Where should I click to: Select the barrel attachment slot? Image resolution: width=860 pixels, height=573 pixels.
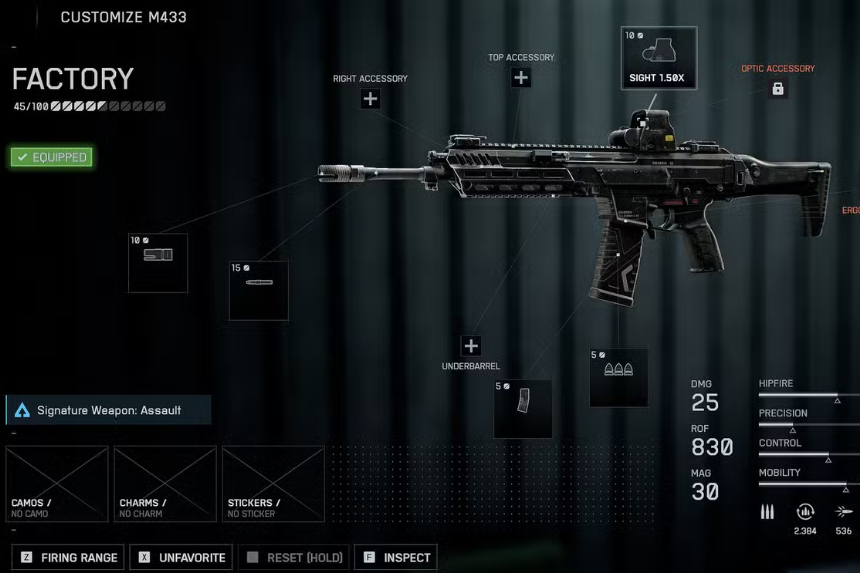pos(259,290)
